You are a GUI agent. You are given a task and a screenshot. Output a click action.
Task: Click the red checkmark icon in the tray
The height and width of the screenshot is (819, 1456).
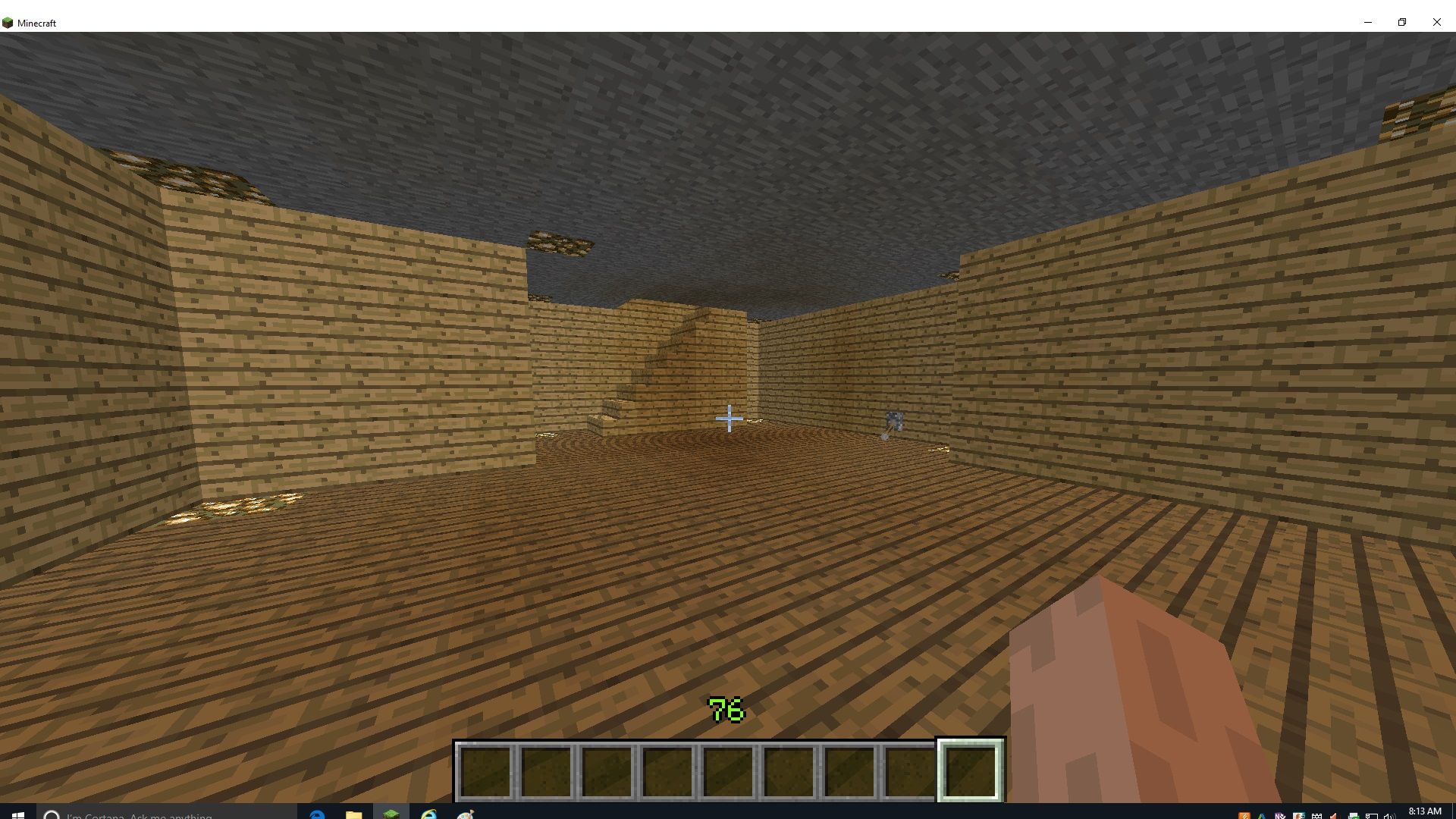1333,814
